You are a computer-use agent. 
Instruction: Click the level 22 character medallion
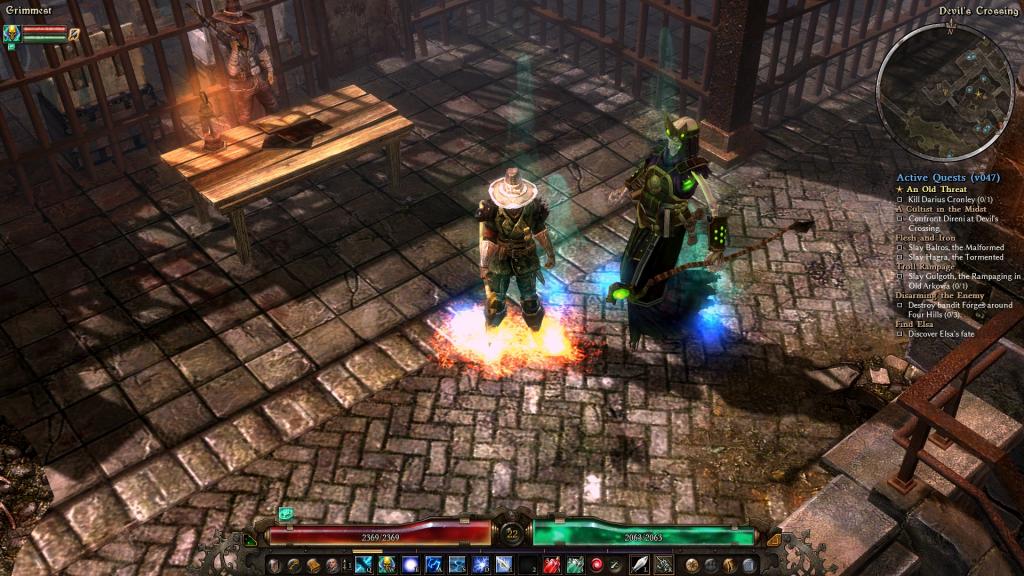[x=512, y=534]
